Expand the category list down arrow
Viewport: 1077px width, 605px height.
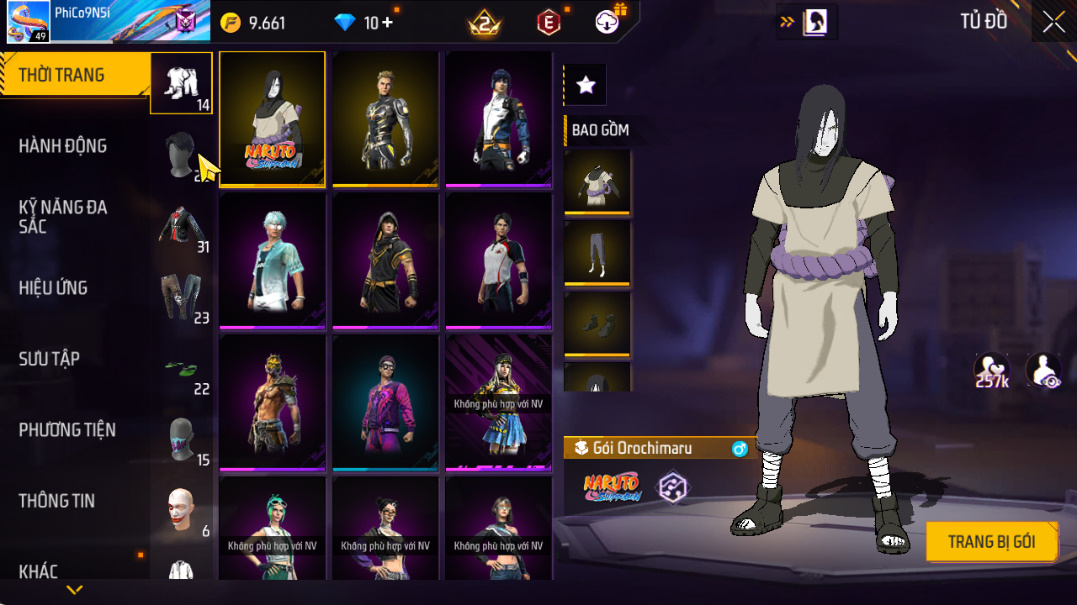coord(74,590)
